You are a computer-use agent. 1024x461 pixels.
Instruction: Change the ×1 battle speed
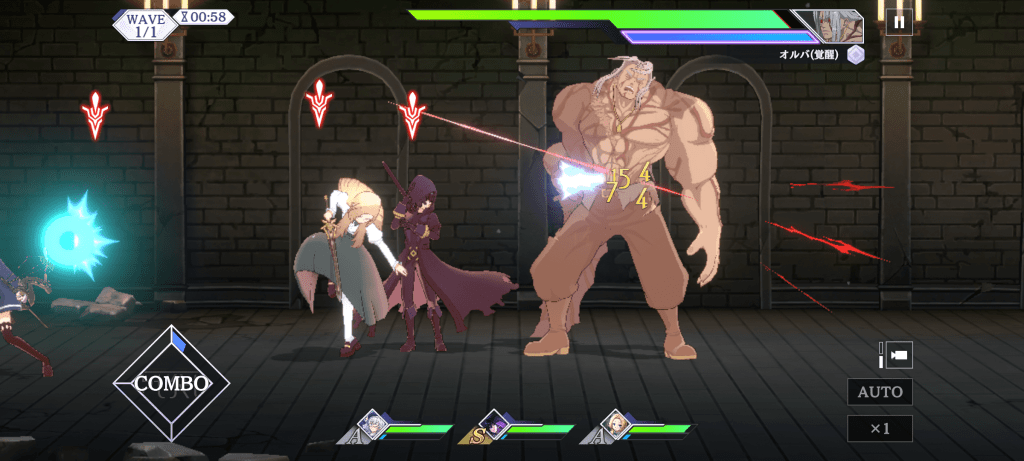[x=879, y=429]
